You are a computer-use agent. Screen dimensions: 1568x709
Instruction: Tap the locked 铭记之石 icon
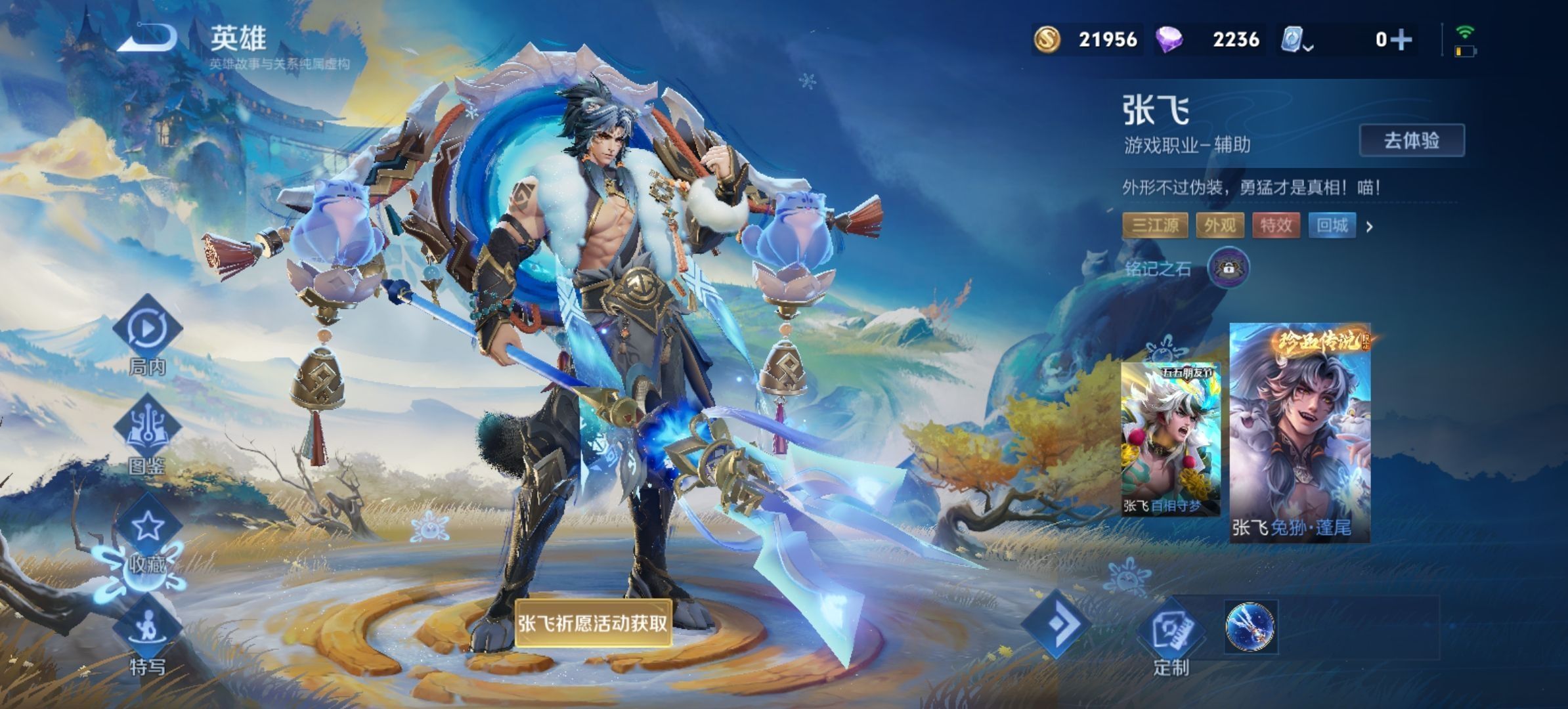point(1228,268)
